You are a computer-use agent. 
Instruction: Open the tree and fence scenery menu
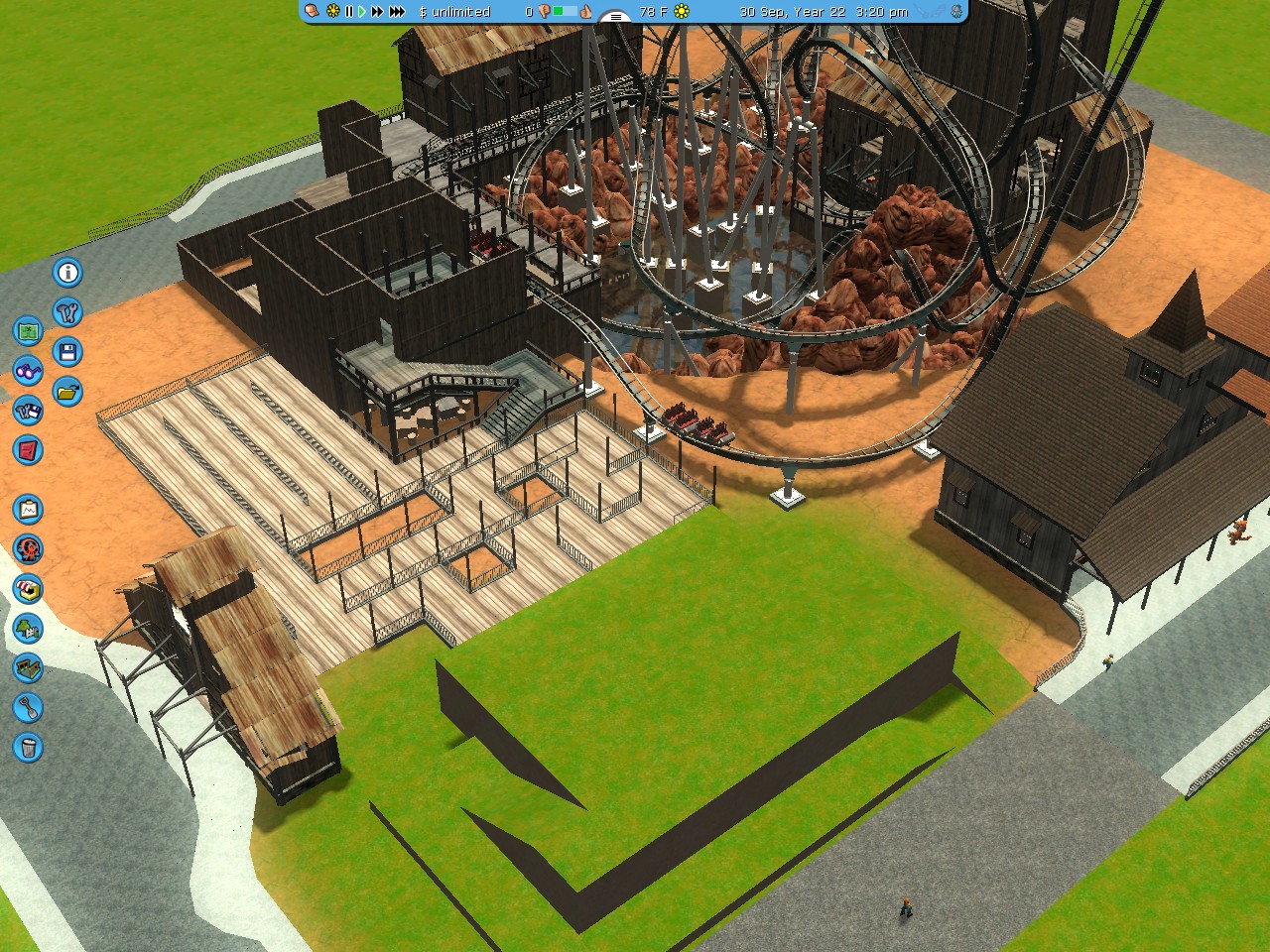[x=28, y=629]
